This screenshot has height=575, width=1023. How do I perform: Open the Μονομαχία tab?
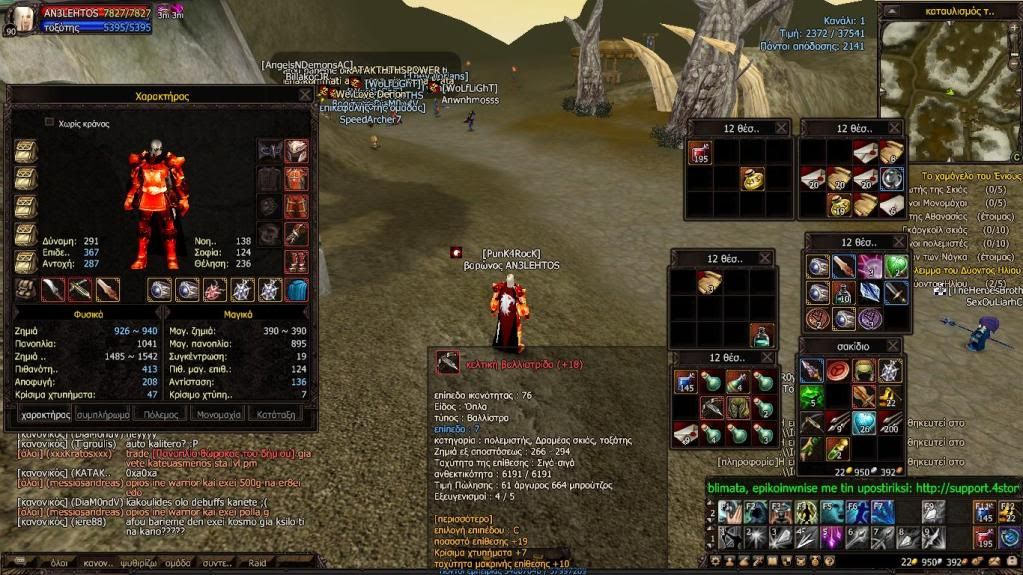coord(218,413)
